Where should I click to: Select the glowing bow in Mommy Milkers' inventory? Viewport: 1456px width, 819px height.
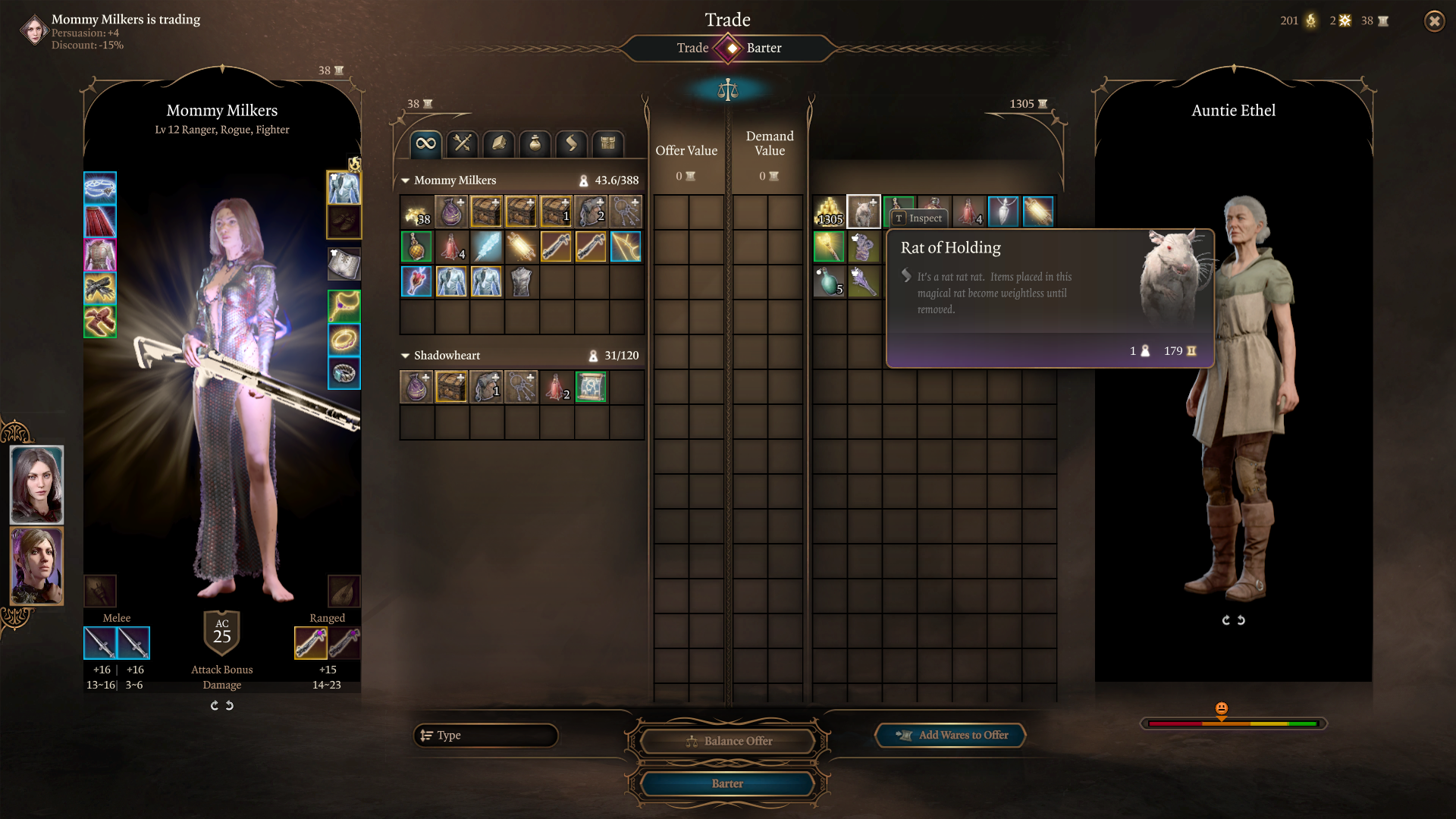[x=626, y=246]
